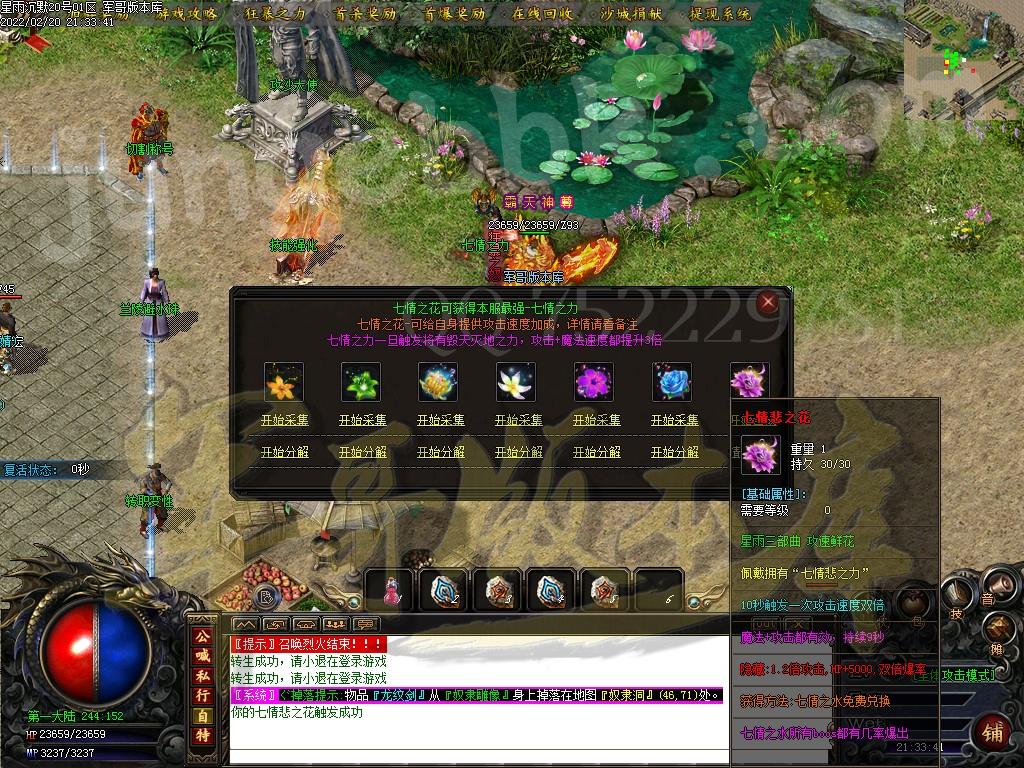This screenshot has height=768, width=1024.
Task: Open the 在线回收 online recycling menu
Action: pos(542,14)
